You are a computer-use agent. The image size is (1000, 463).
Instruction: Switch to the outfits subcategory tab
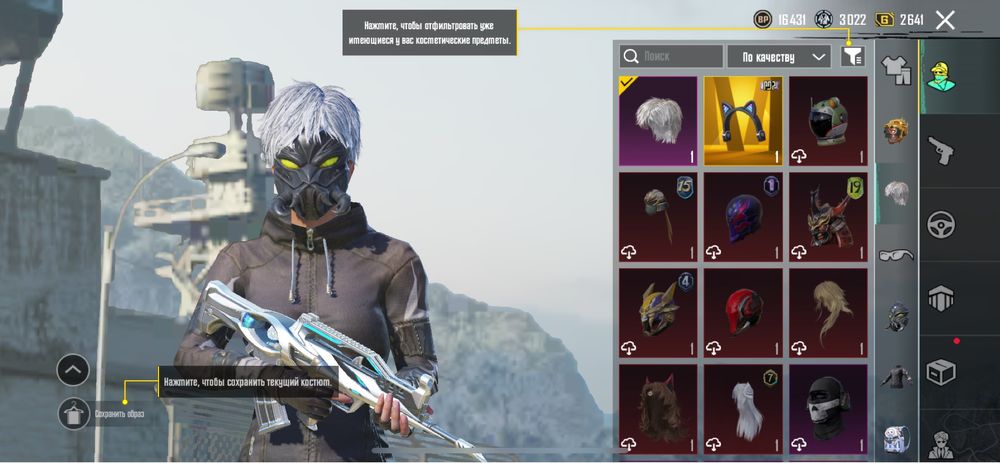(x=895, y=70)
